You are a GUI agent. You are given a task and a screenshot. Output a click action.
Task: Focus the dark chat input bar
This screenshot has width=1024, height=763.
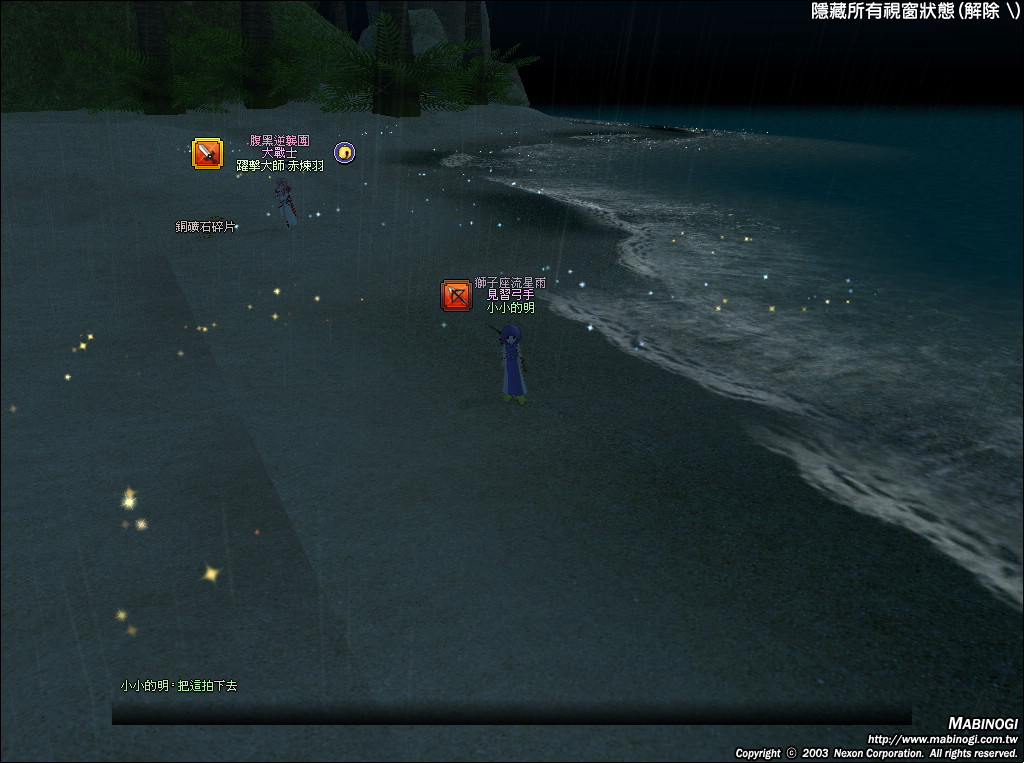click(511, 715)
